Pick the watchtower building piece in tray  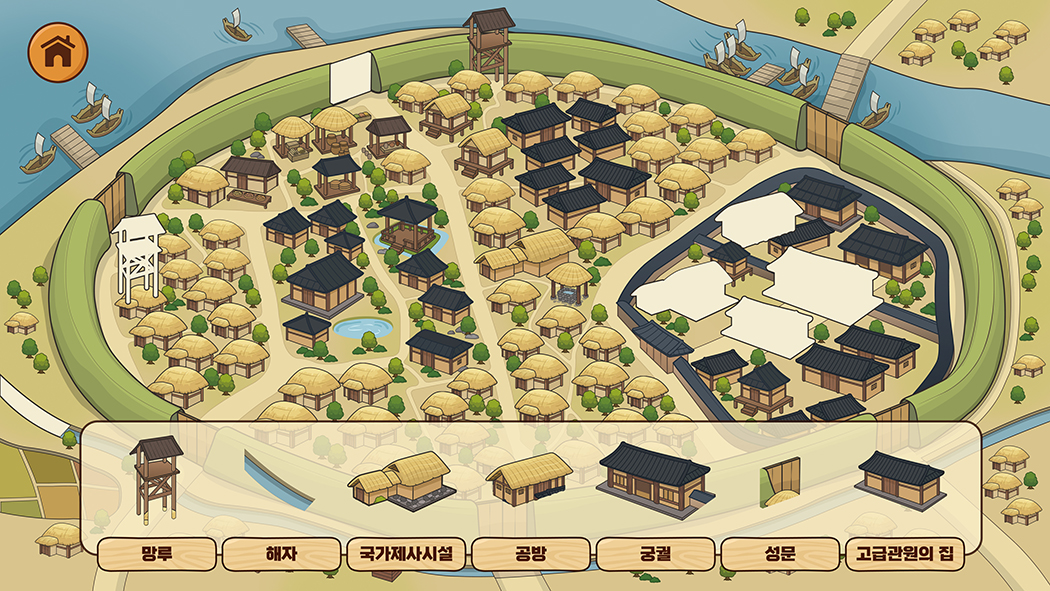click(157, 480)
